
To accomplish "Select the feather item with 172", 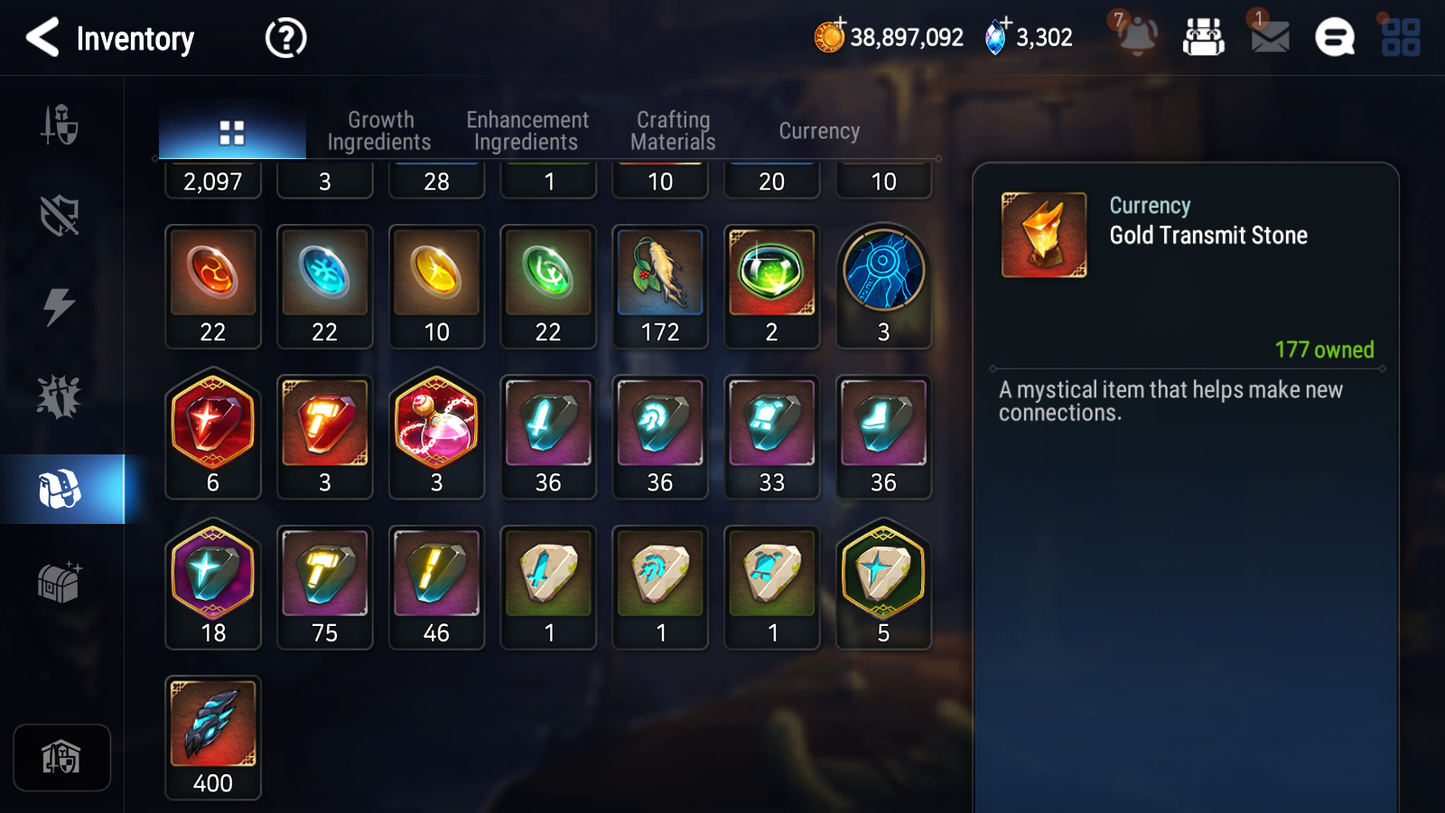I will point(660,285).
